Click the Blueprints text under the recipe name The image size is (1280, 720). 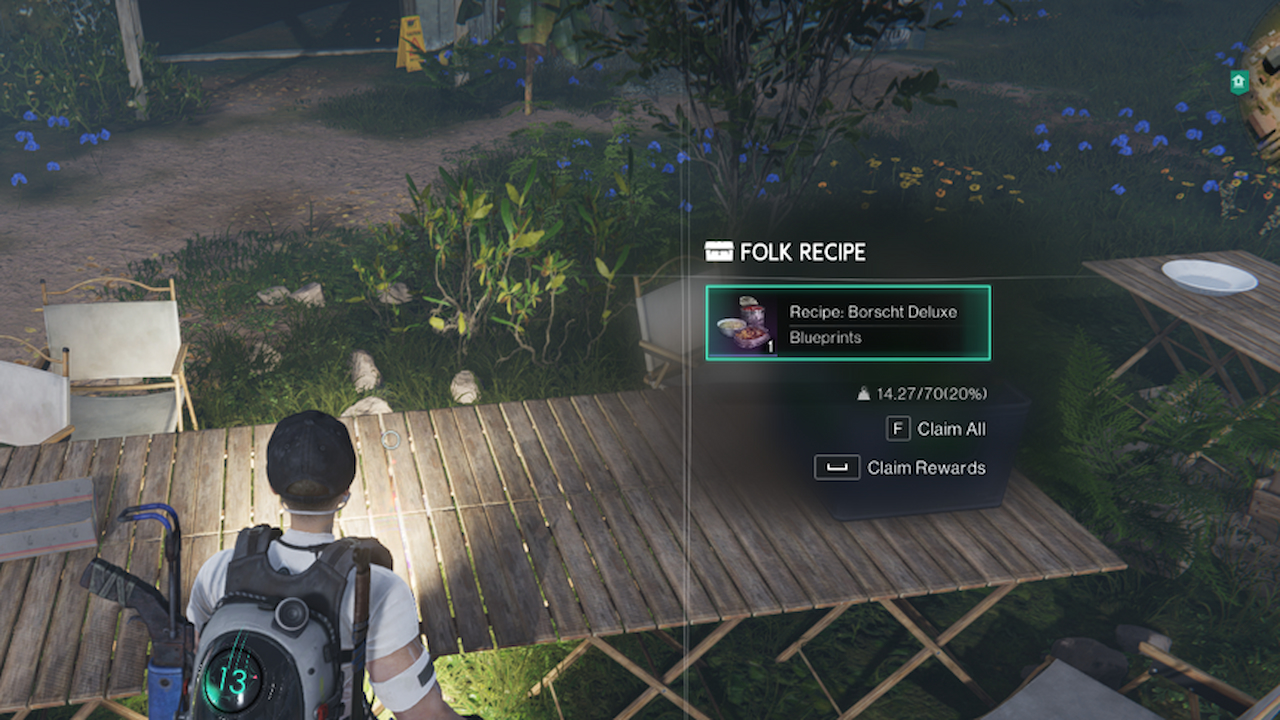[826, 339]
